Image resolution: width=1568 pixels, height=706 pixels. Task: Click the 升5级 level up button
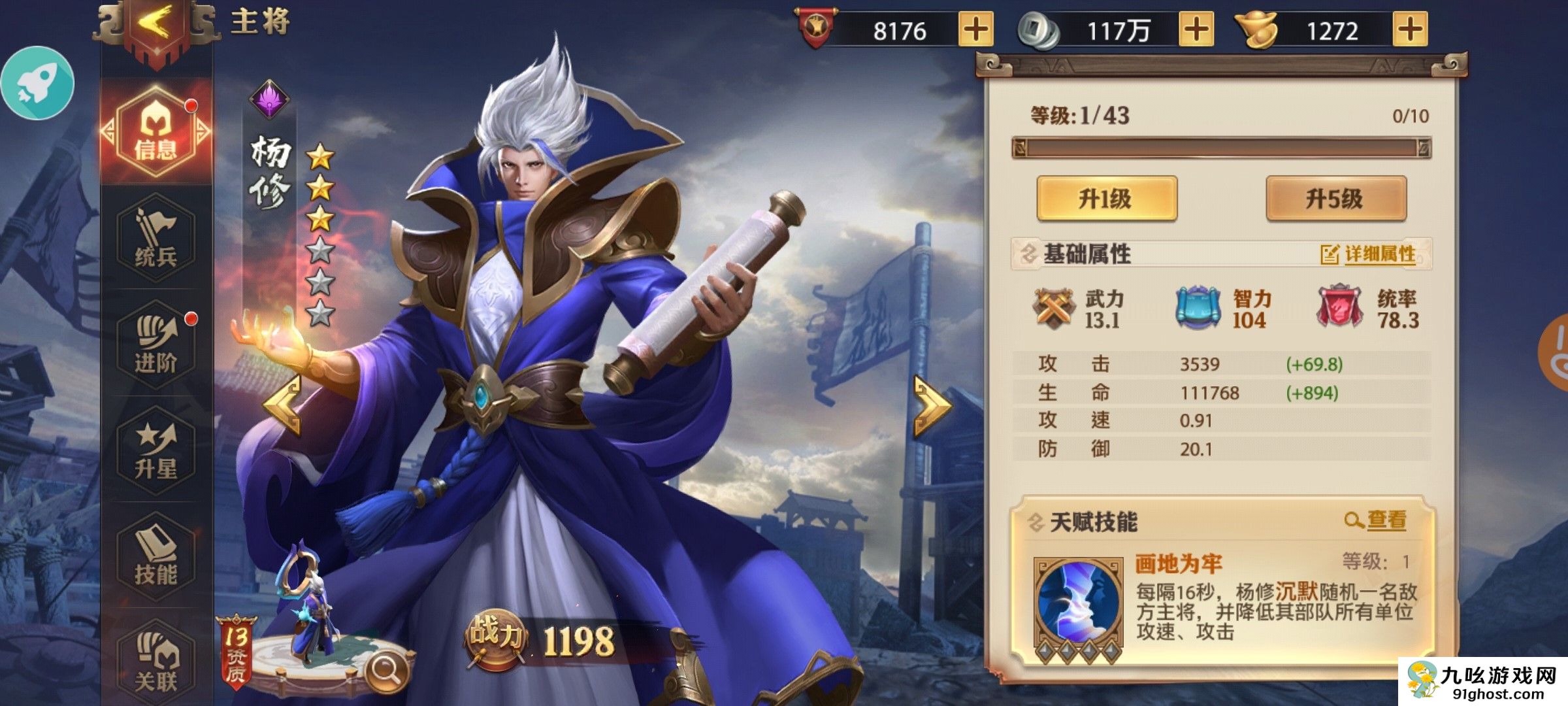1335,198
